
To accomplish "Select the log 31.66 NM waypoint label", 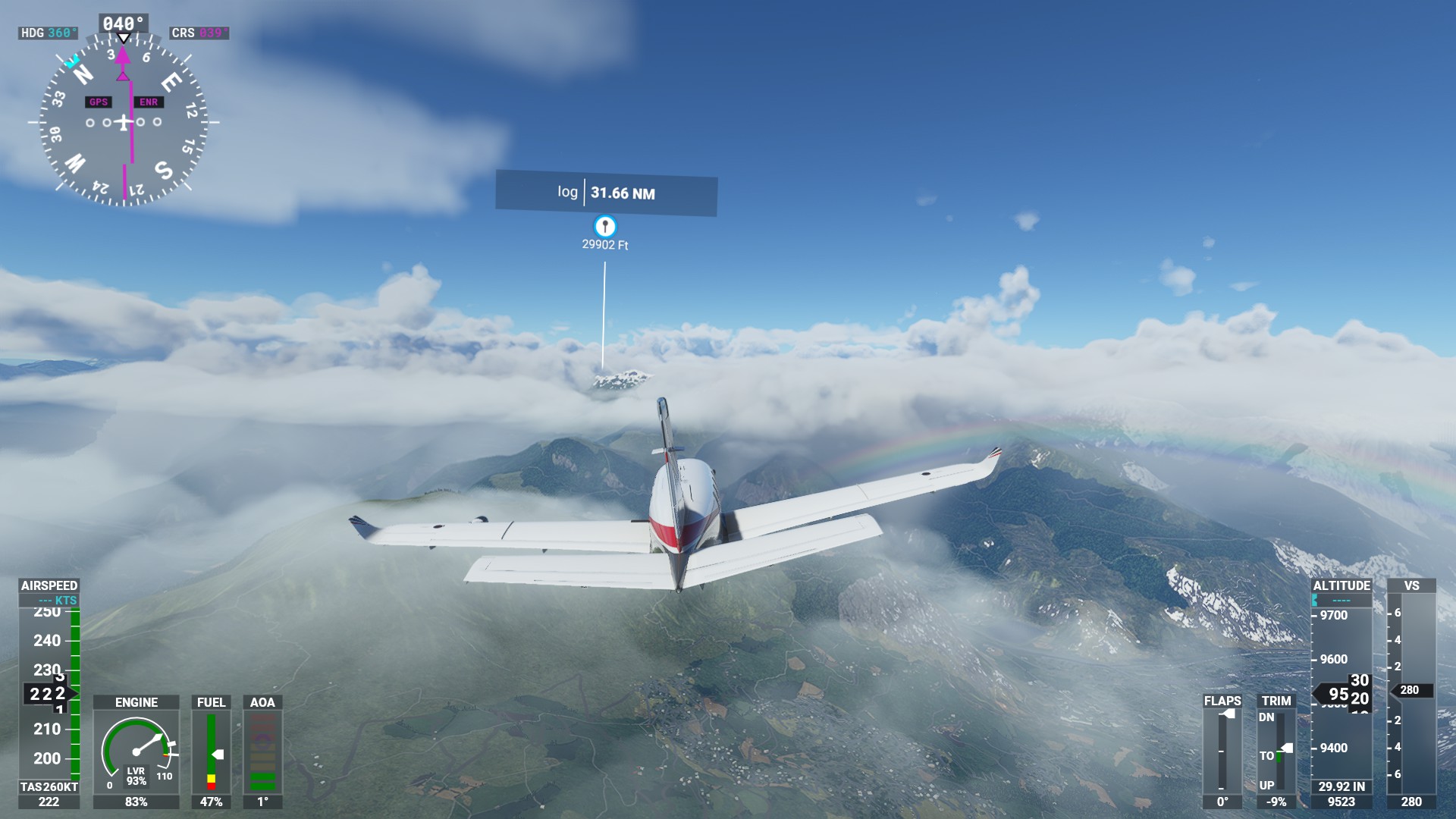I will 606,193.
